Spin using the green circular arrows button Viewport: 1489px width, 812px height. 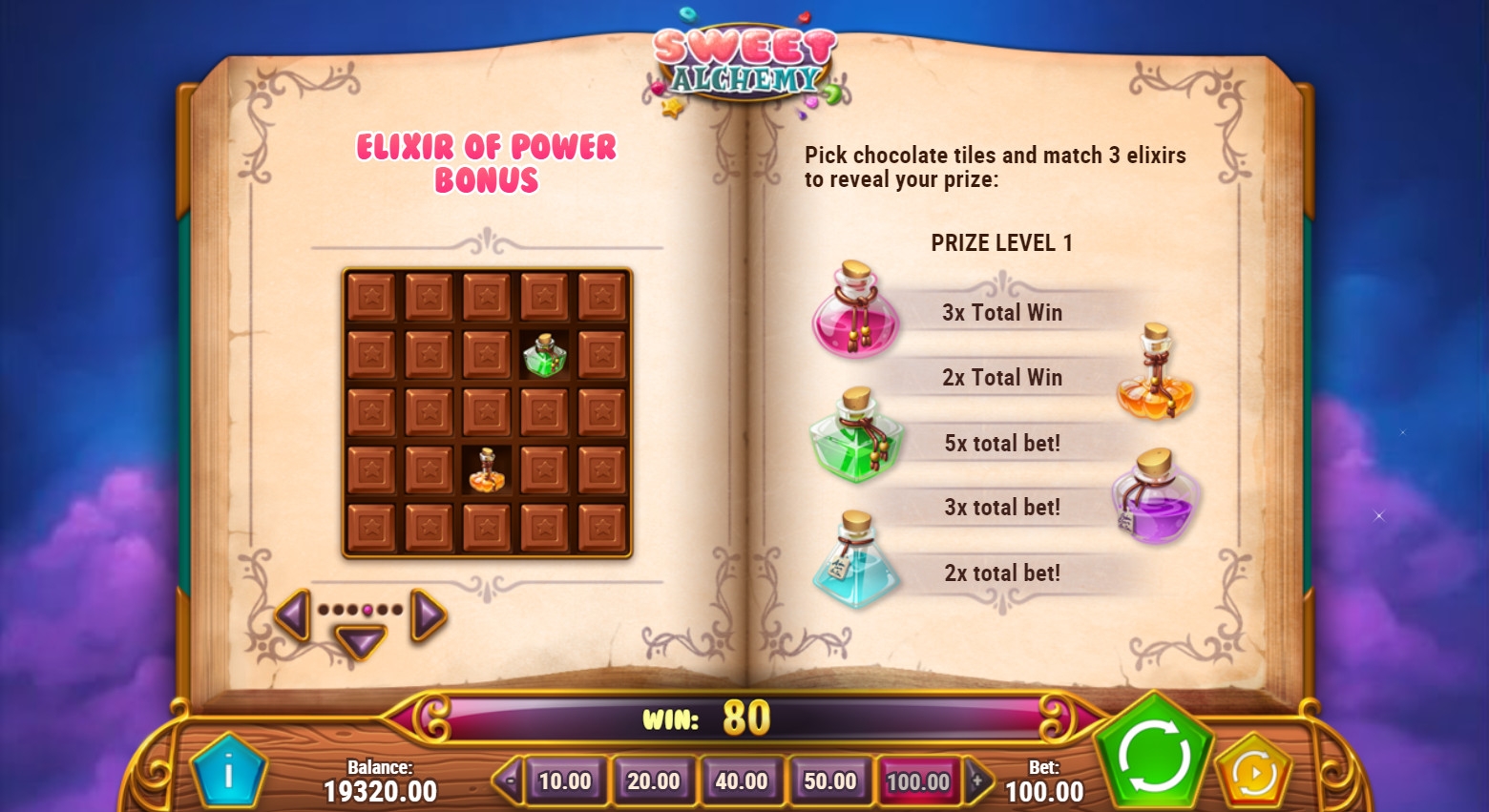(x=1153, y=756)
